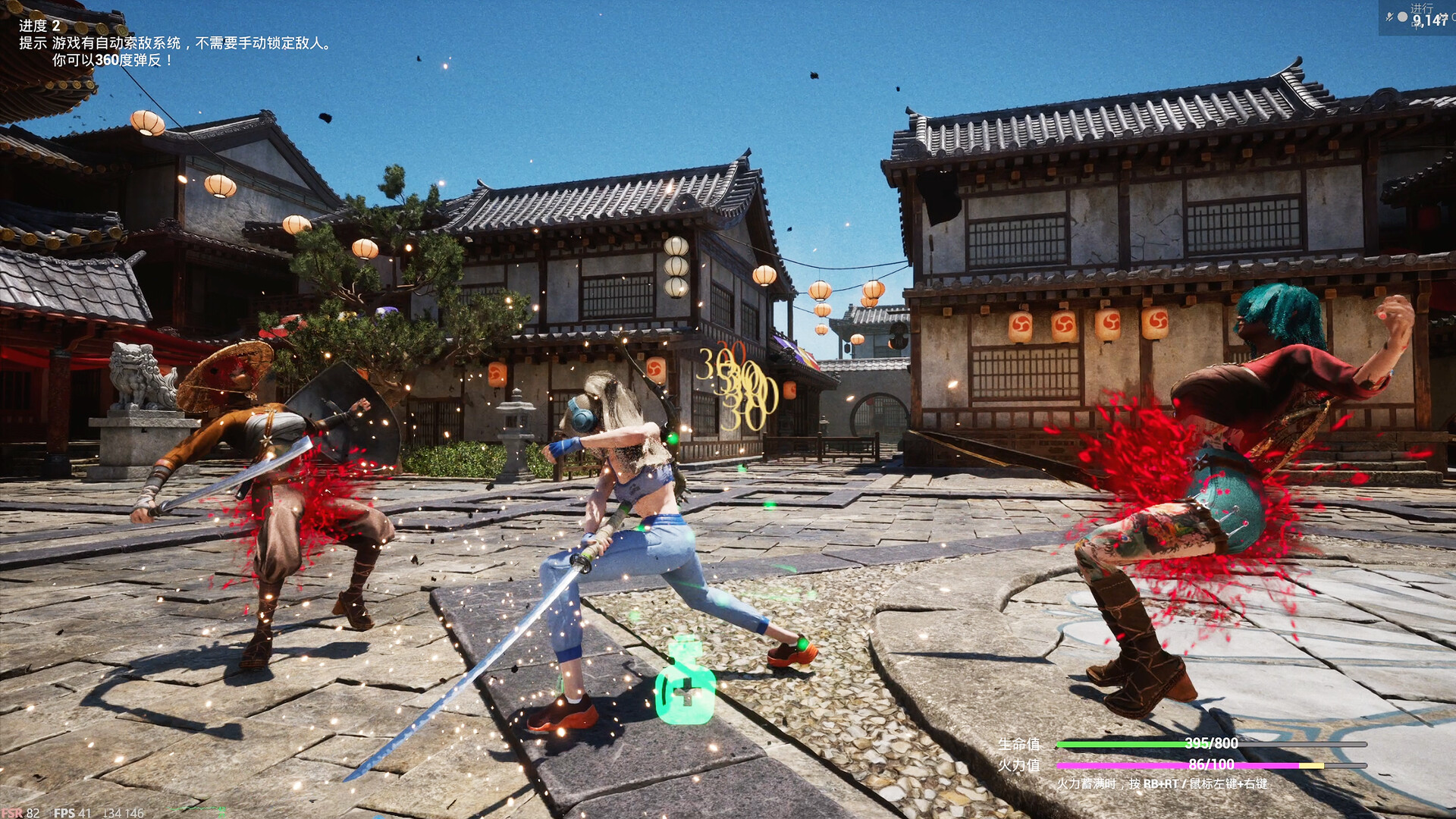1456x819 pixels.
Task: Toggle the muted microphone icon in the recording overlay
Action: point(1389,17)
